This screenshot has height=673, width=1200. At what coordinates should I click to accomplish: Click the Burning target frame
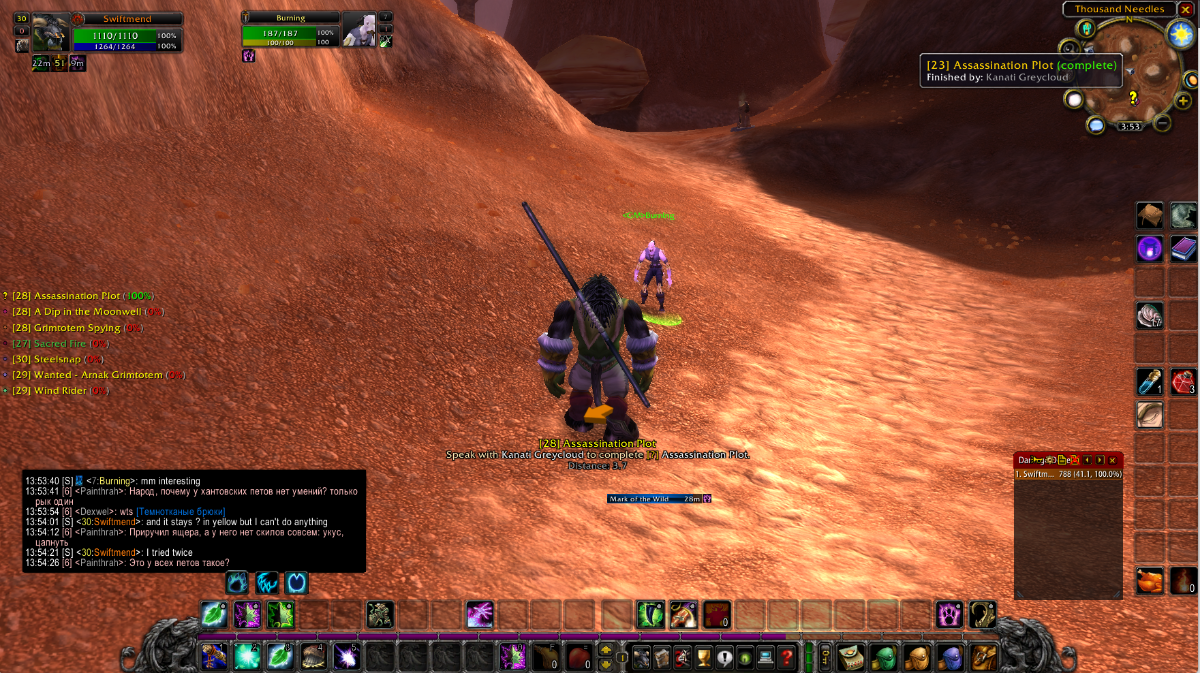[358, 31]
